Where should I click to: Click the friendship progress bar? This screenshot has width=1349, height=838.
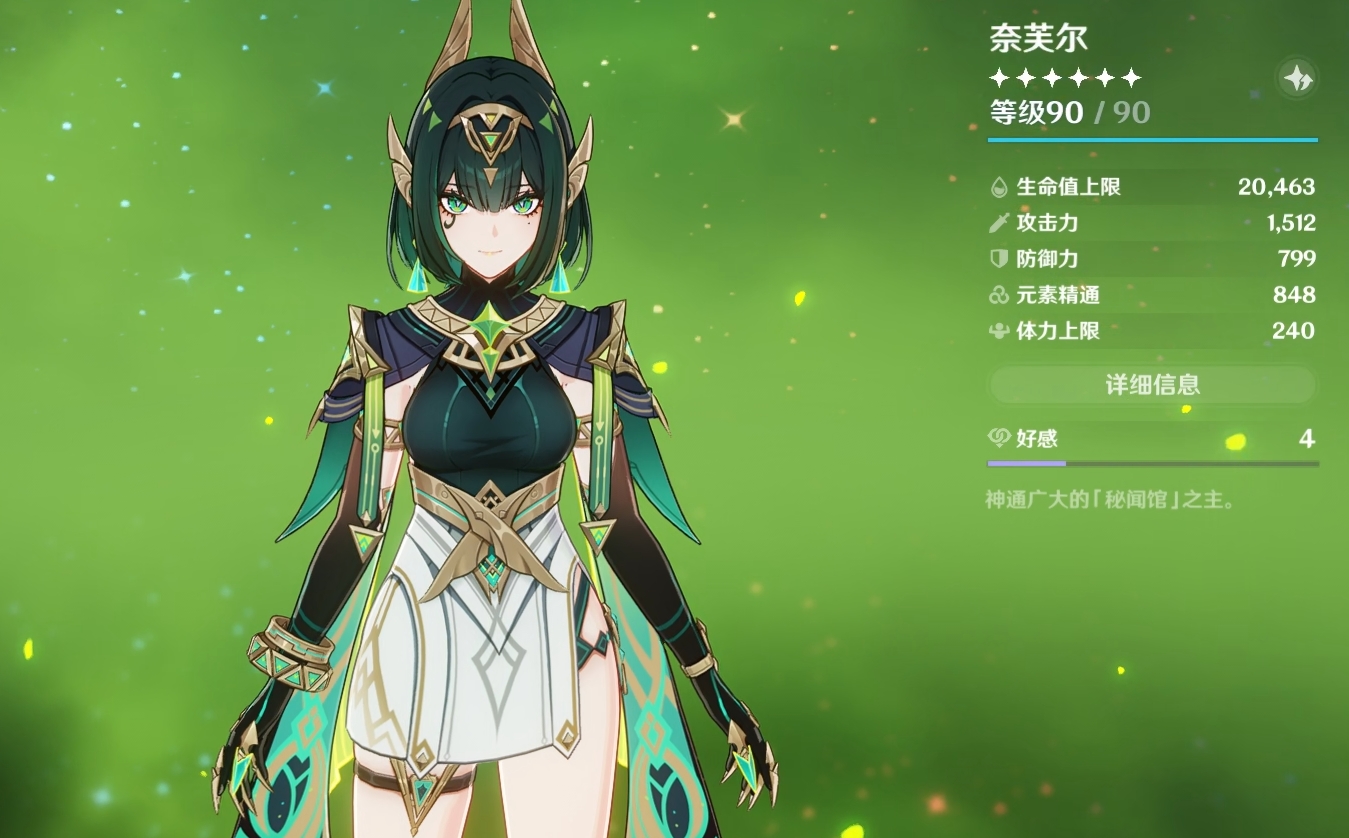[1152, 463]
